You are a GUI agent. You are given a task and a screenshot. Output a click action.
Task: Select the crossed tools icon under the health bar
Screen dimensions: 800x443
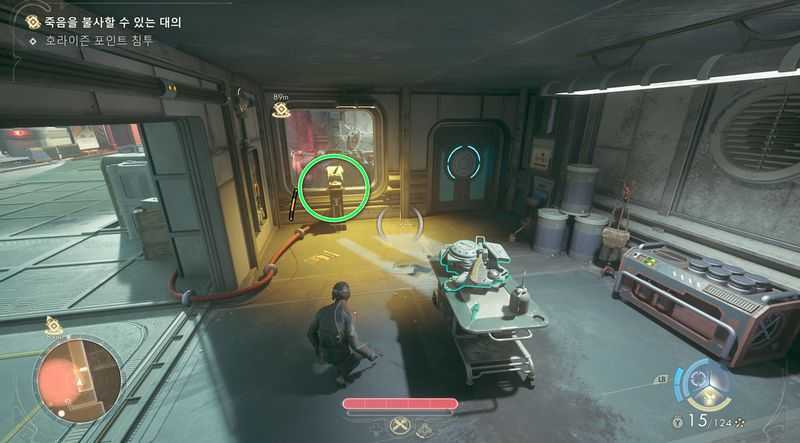400,427
